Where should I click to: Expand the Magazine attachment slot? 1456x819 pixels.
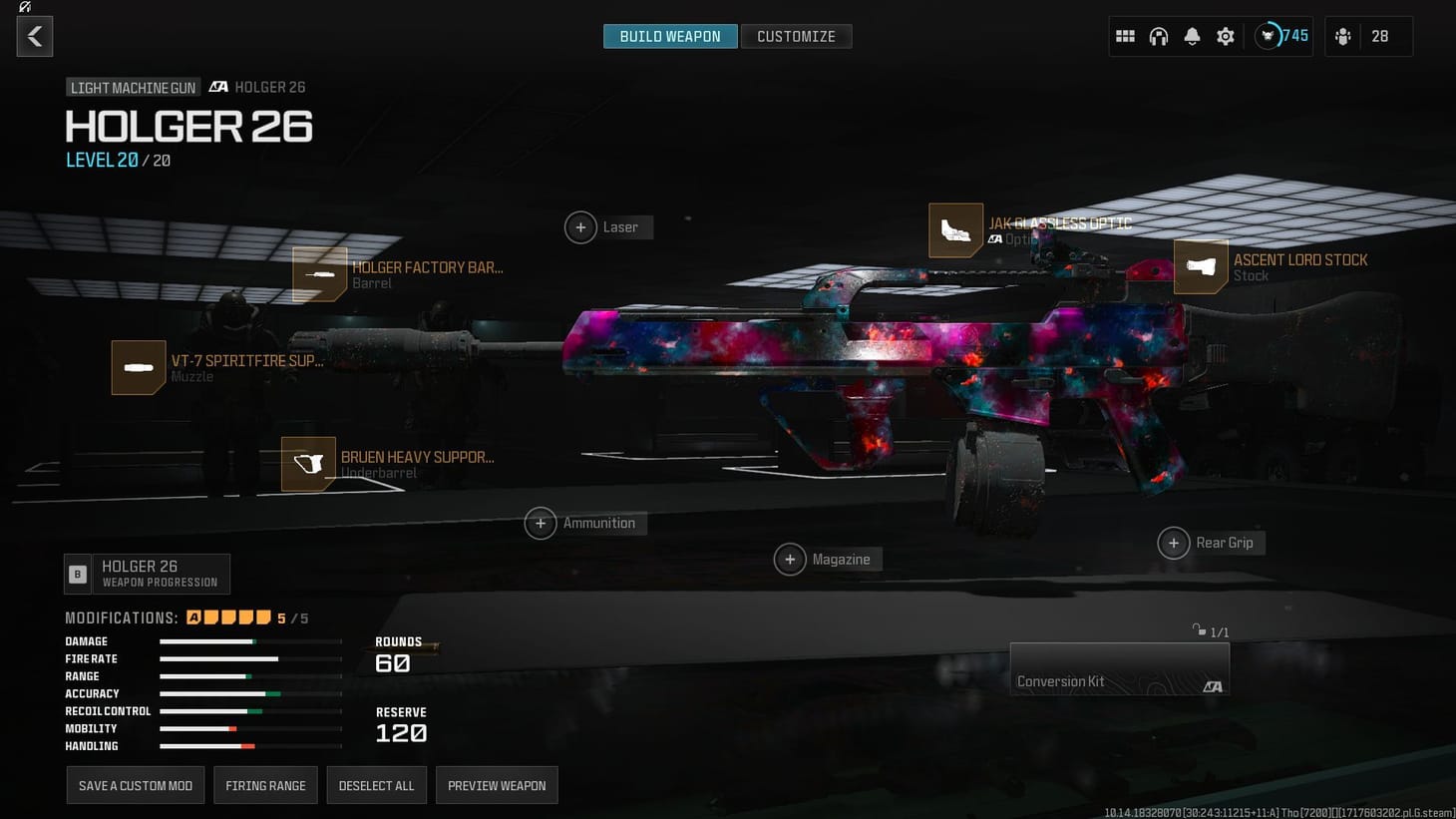click(790, 559)
